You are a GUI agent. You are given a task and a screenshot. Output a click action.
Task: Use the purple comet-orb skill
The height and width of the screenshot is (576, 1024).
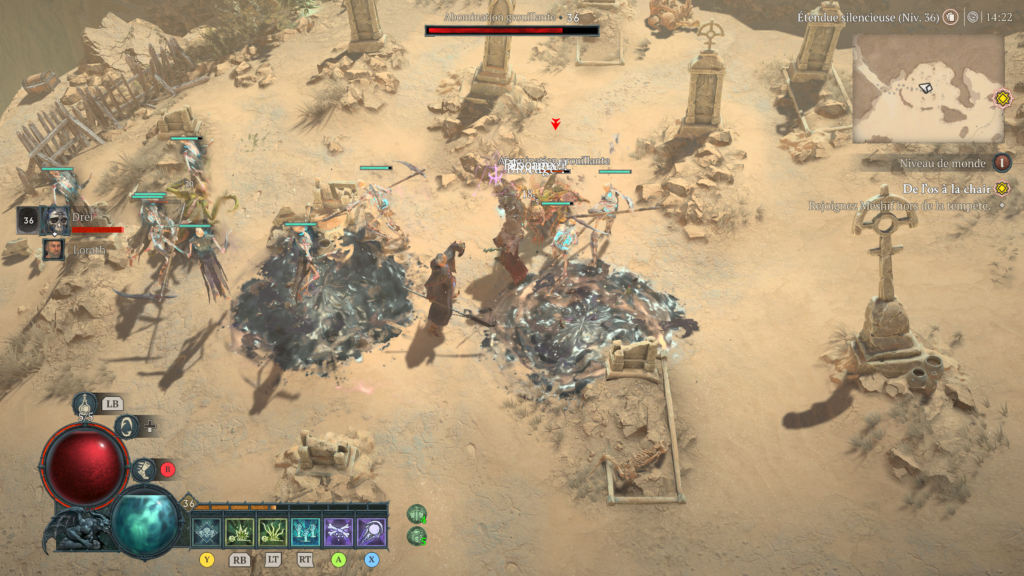pyautogui.click(x=371, y=532)
